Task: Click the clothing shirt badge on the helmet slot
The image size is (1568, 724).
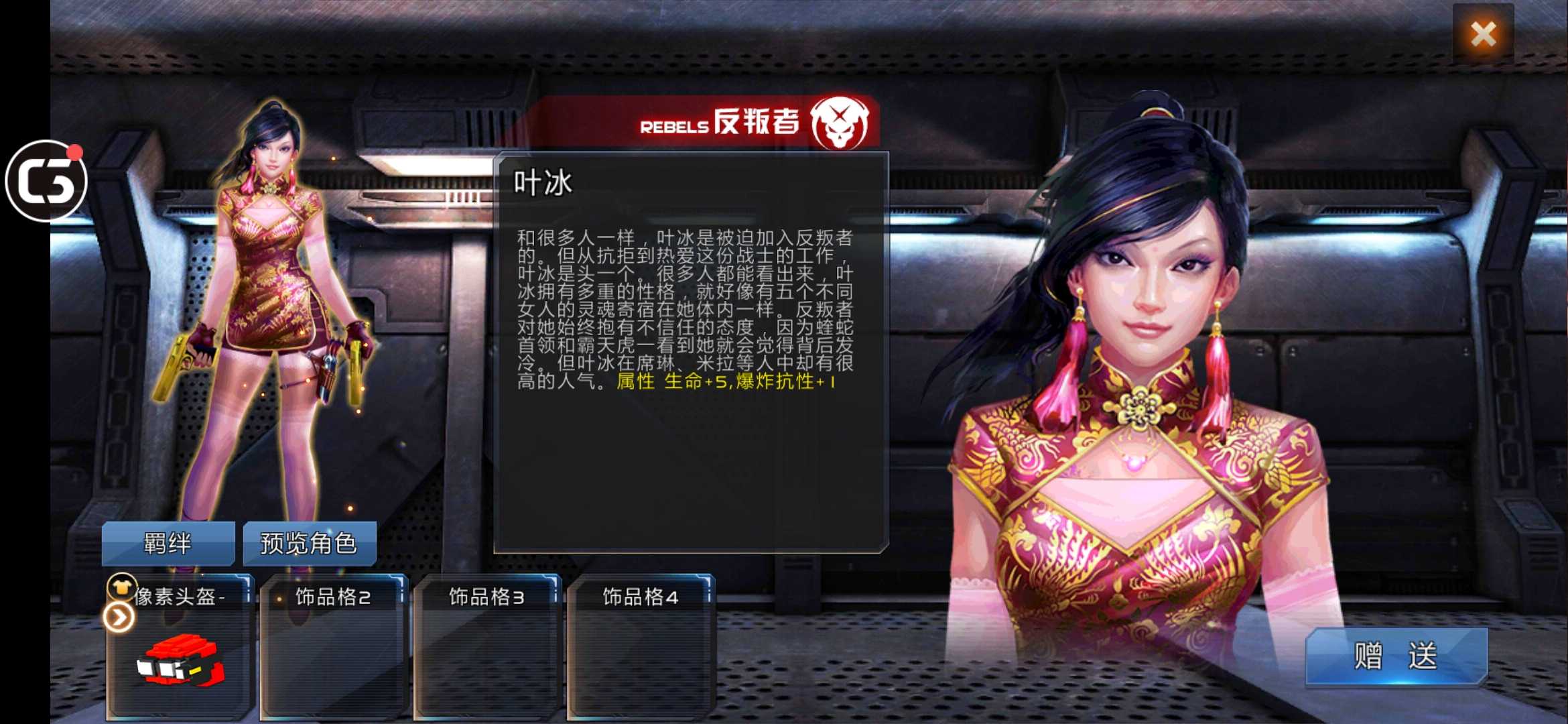Action: (121, 587)
